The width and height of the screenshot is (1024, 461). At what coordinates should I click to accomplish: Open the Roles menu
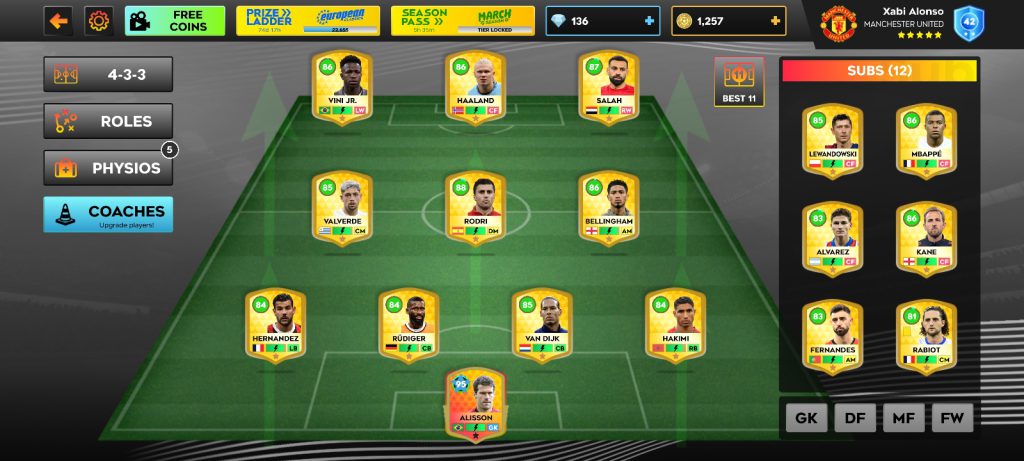point(108,121)
